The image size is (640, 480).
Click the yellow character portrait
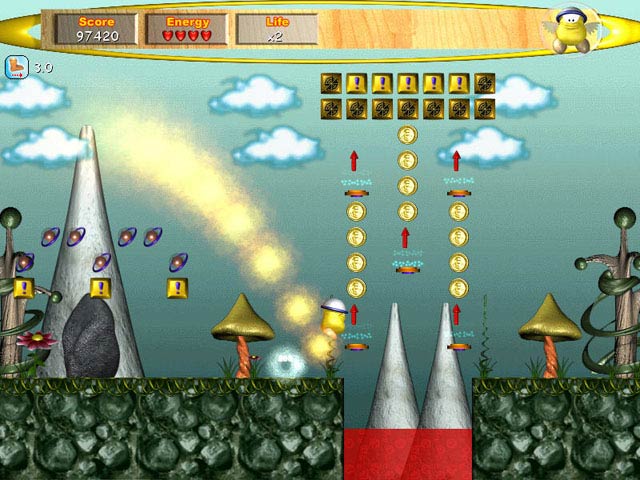575,31
